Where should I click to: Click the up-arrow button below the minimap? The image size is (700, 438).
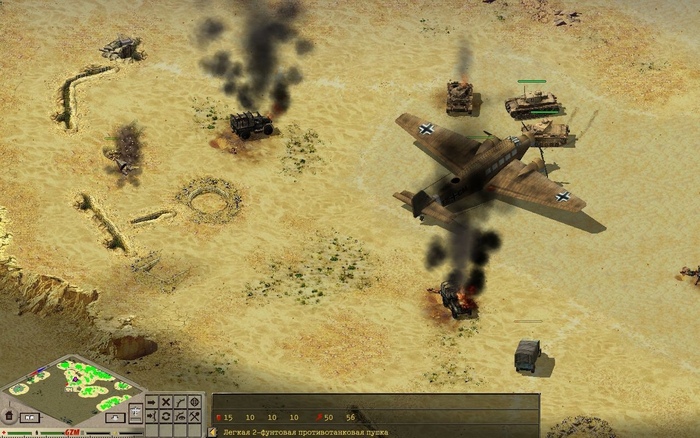[115, 417]
